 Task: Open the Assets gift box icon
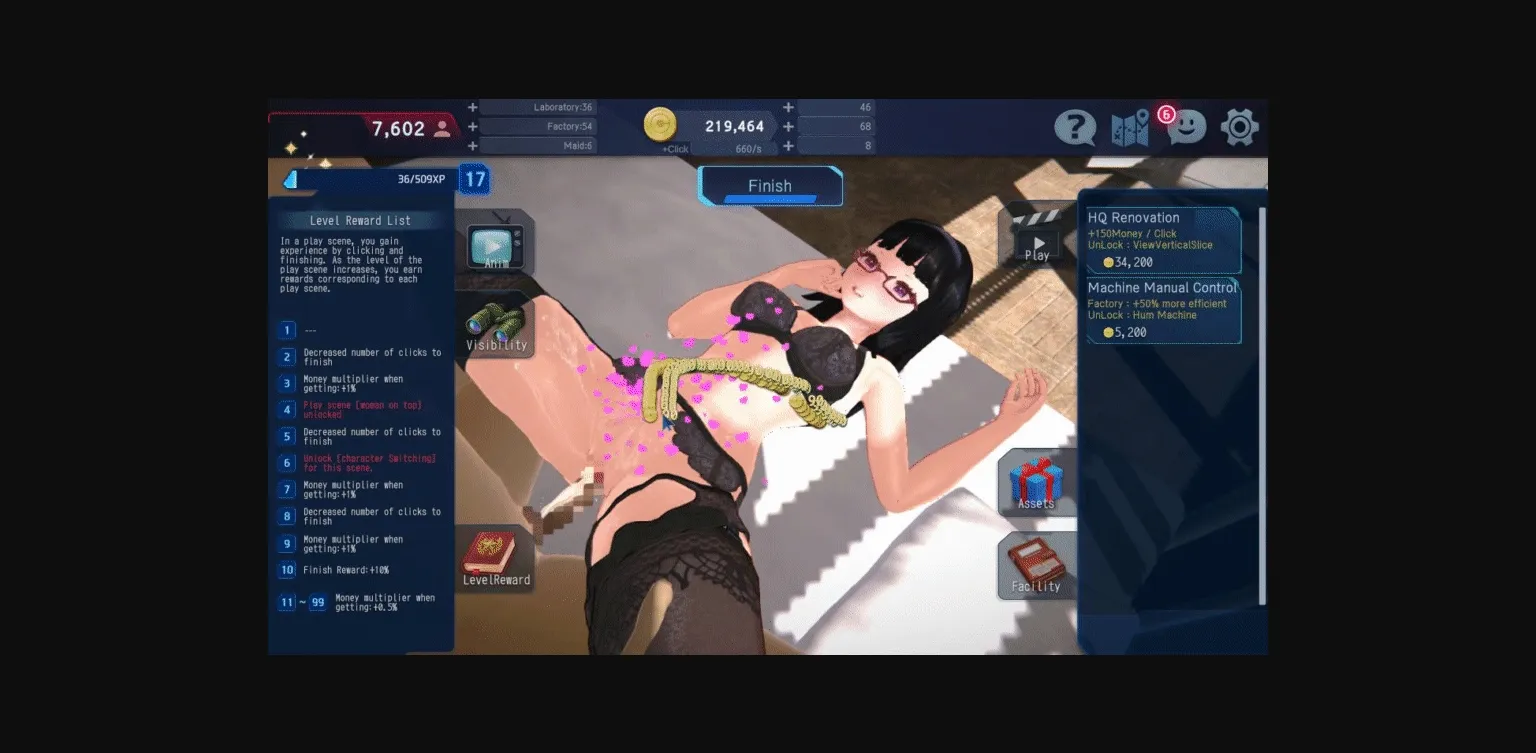coord(1037,480)
